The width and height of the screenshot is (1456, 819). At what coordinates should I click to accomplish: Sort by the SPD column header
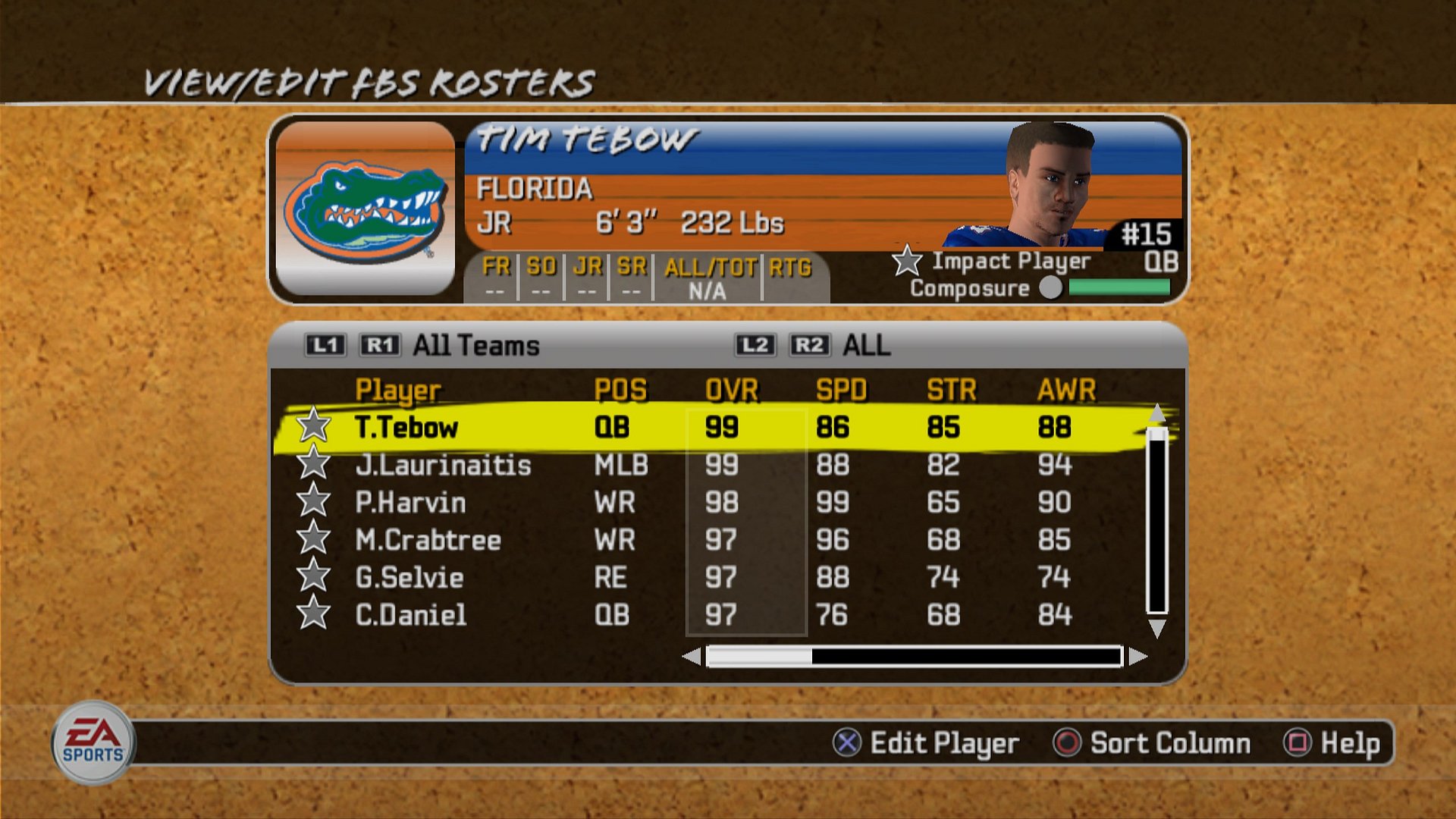(x=841, y=390)
